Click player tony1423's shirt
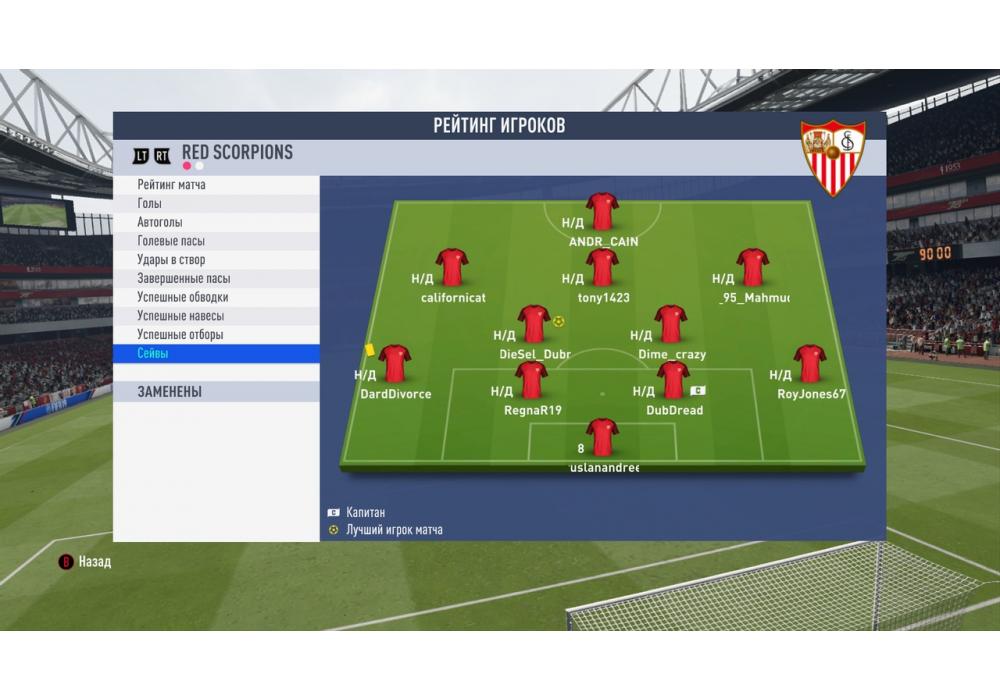 tap(602, 268)
